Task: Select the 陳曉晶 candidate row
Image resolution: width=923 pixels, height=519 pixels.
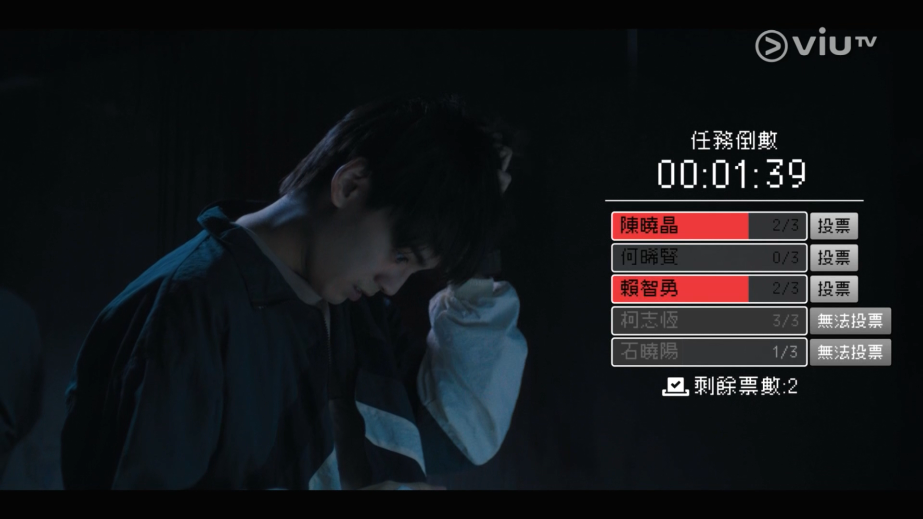Action: tap(708, 226)
